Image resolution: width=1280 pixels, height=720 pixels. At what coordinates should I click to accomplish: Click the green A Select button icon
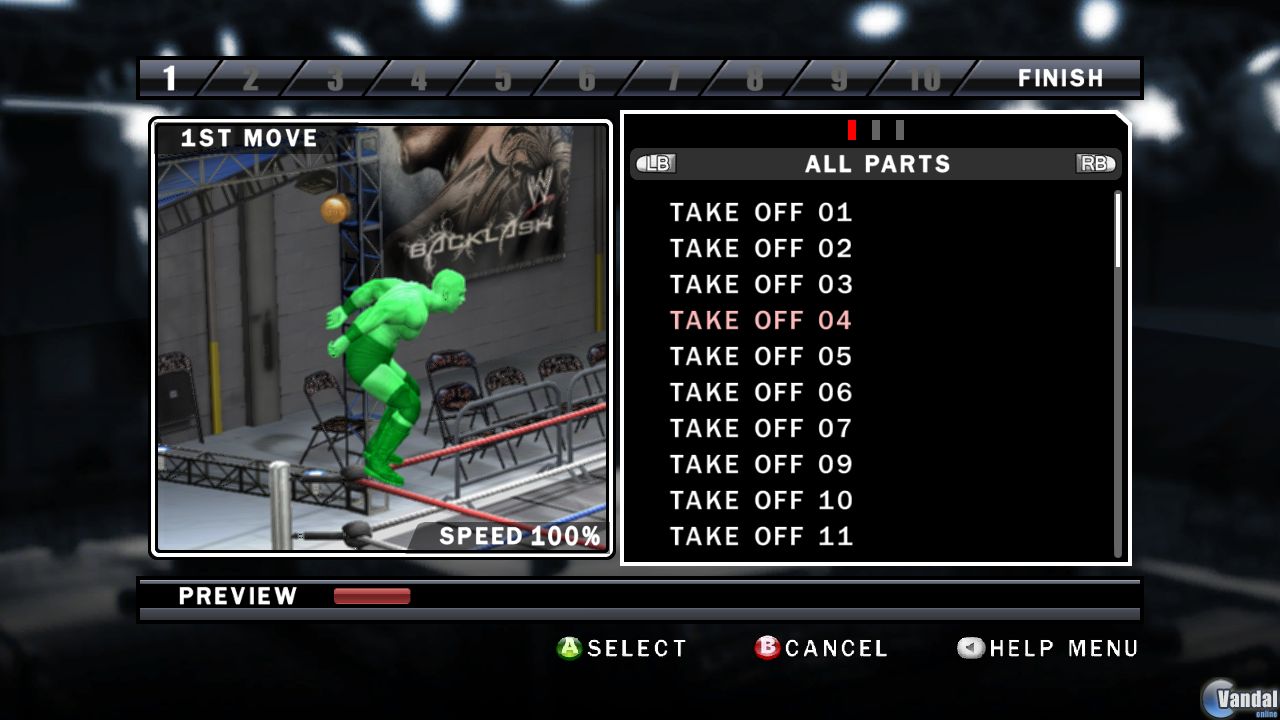coord(567,648)
